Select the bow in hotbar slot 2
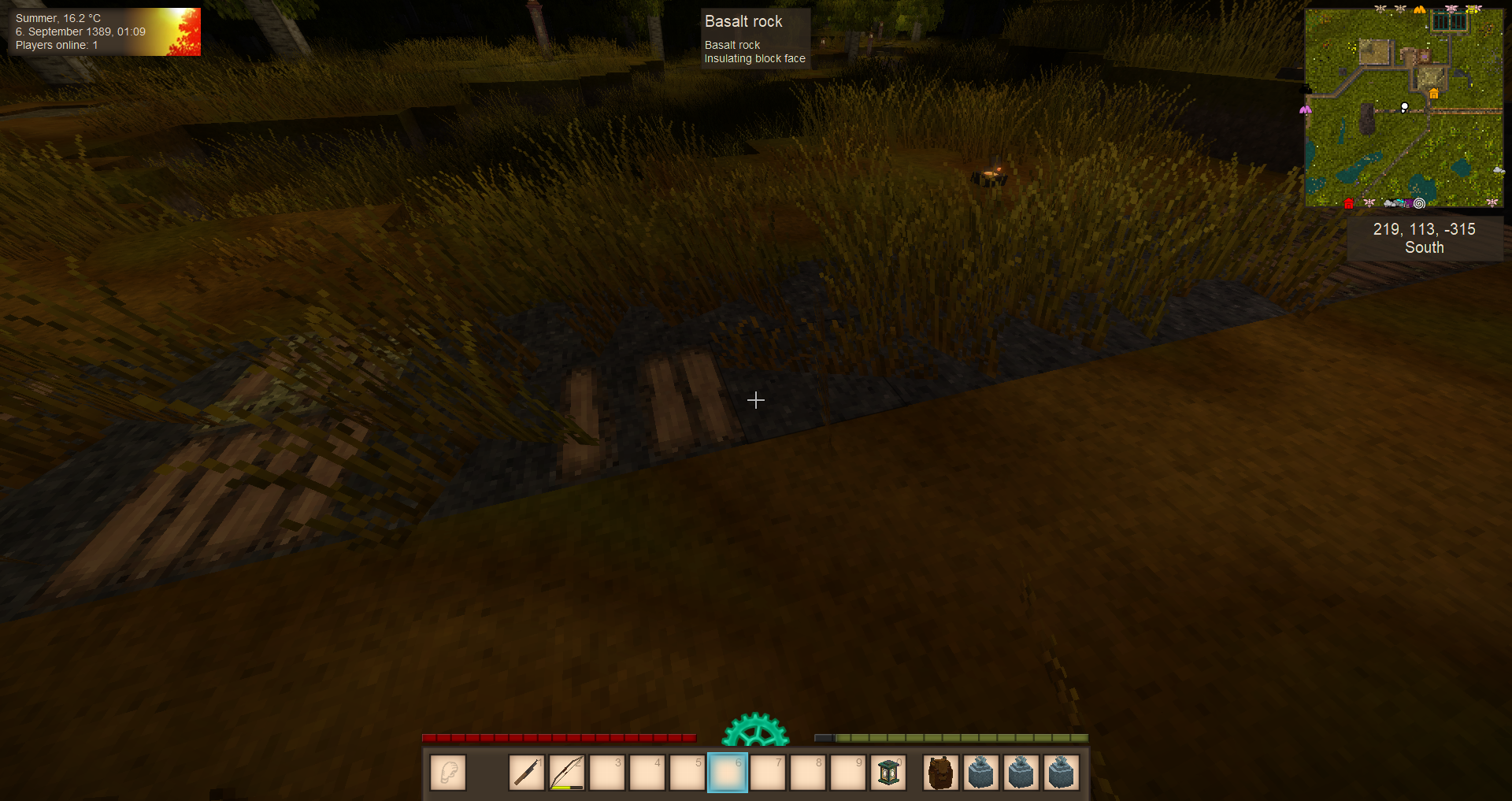This screenshot has height=801, width=1512. click(567, 773)
